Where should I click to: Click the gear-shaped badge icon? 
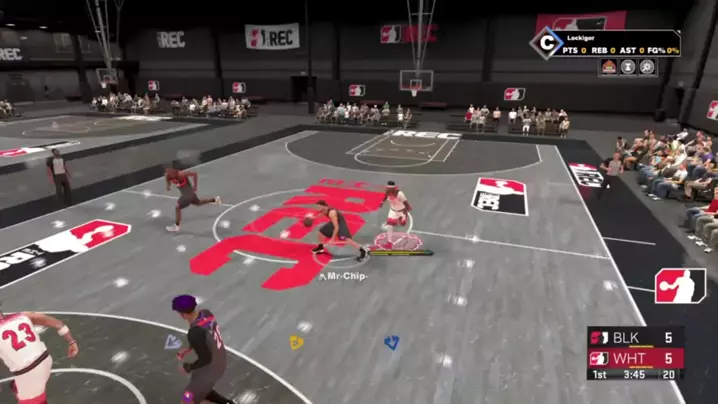[648, 67]
